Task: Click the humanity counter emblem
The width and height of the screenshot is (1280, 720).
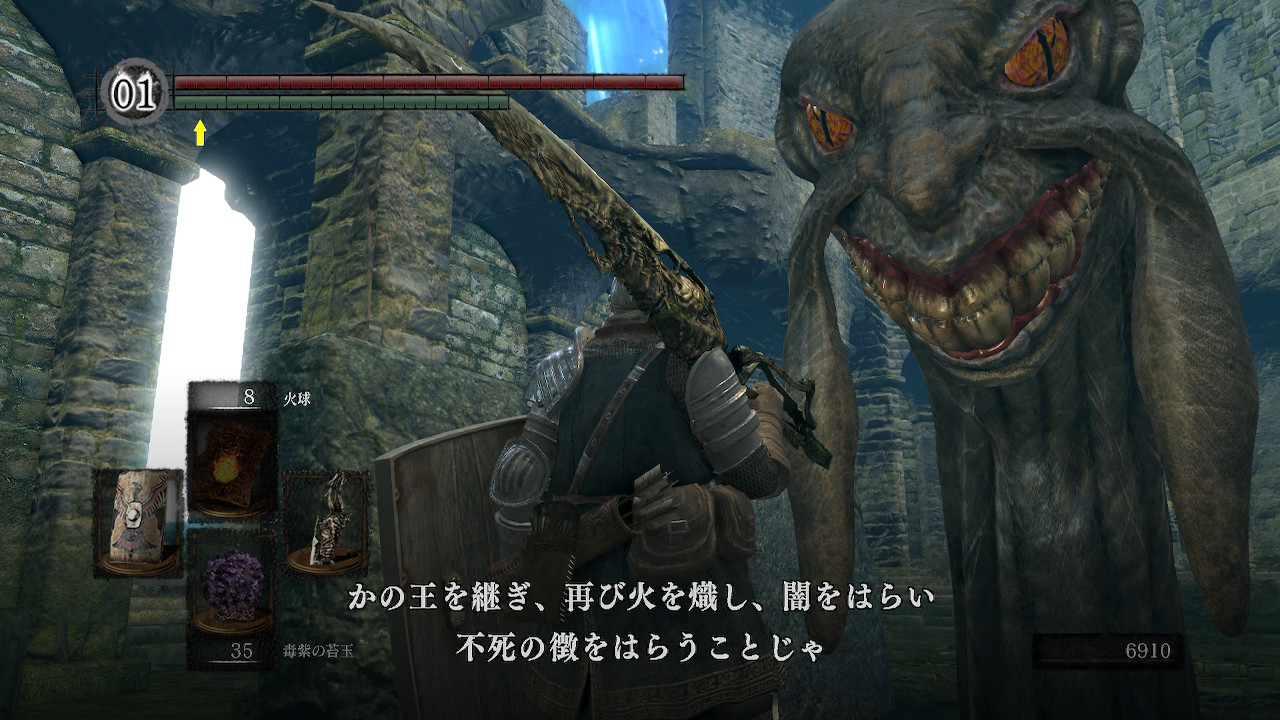Action: point(135,93)
